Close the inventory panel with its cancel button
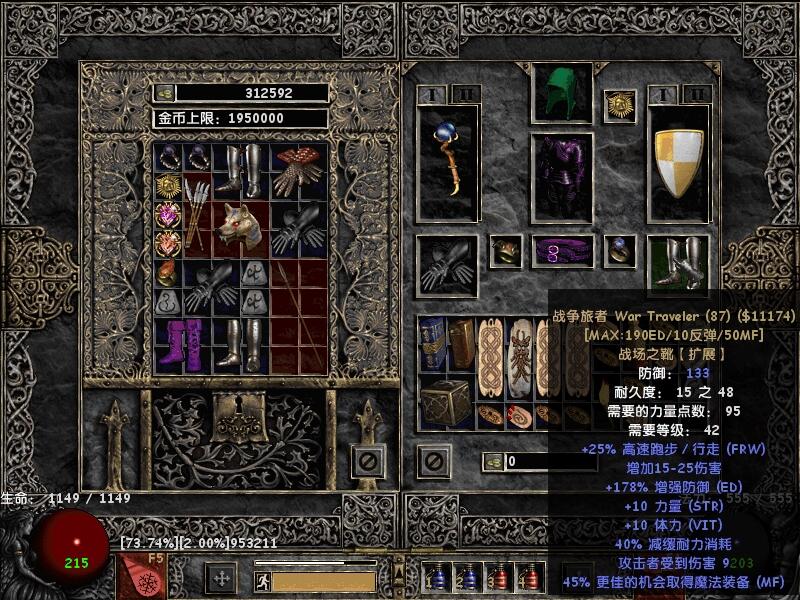Image resolution: width=800 pixels, height=600 pixels. click(433, 461)
